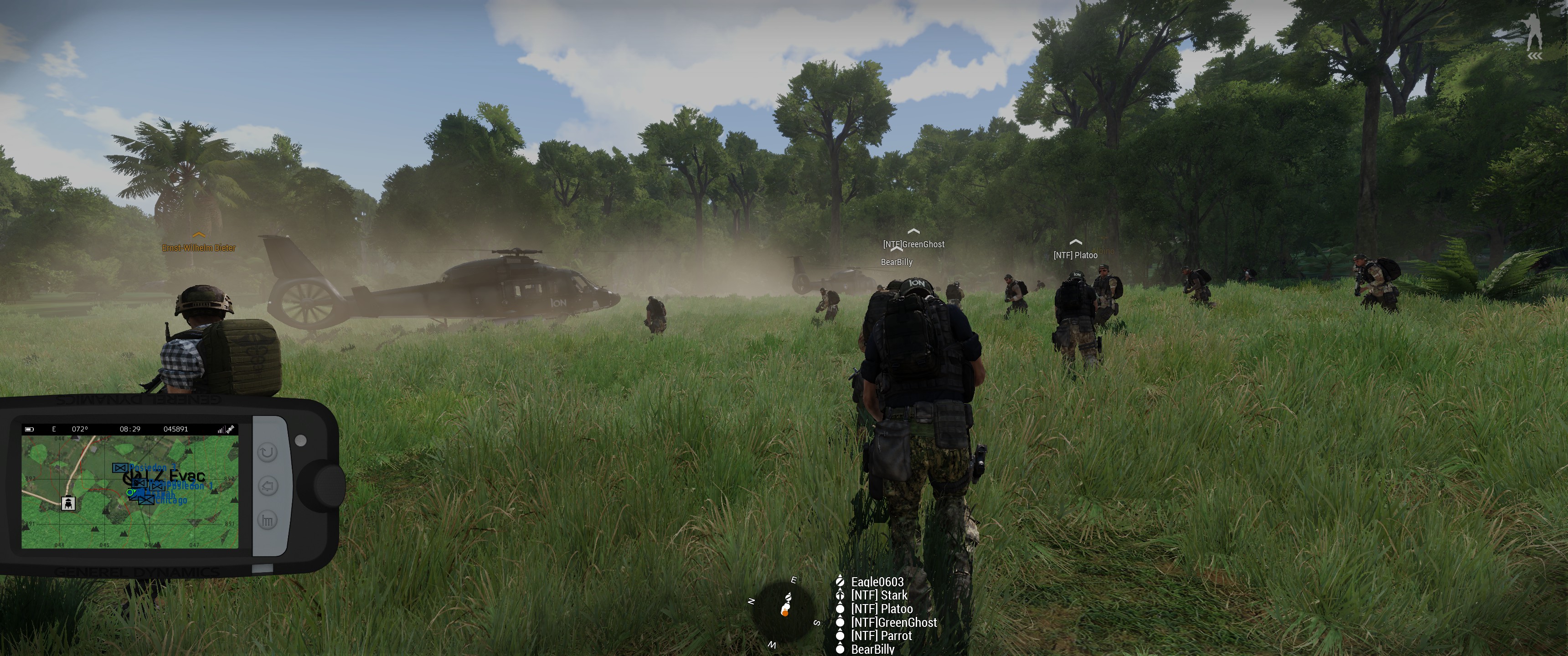Screen dimensions: 1568x656
Task: Click the water tower icon on the GPS map
Action: click(x=69, y=502)
